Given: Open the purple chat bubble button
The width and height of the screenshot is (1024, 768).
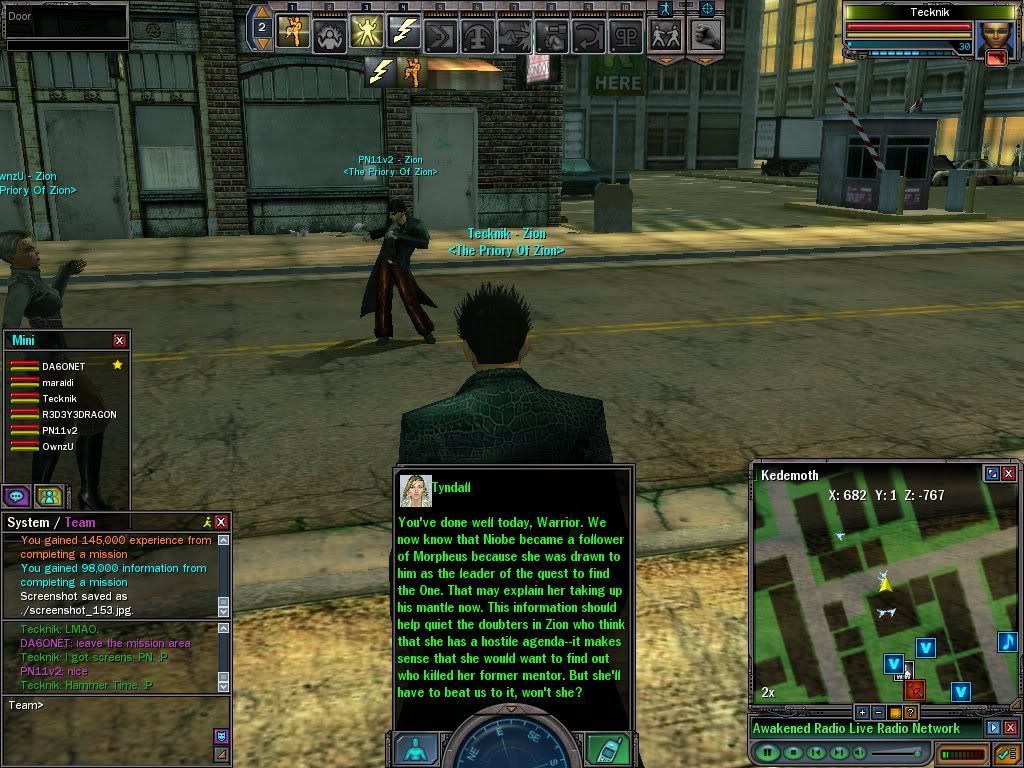Looking at the screenshot, I should click(x=16, y=495).
